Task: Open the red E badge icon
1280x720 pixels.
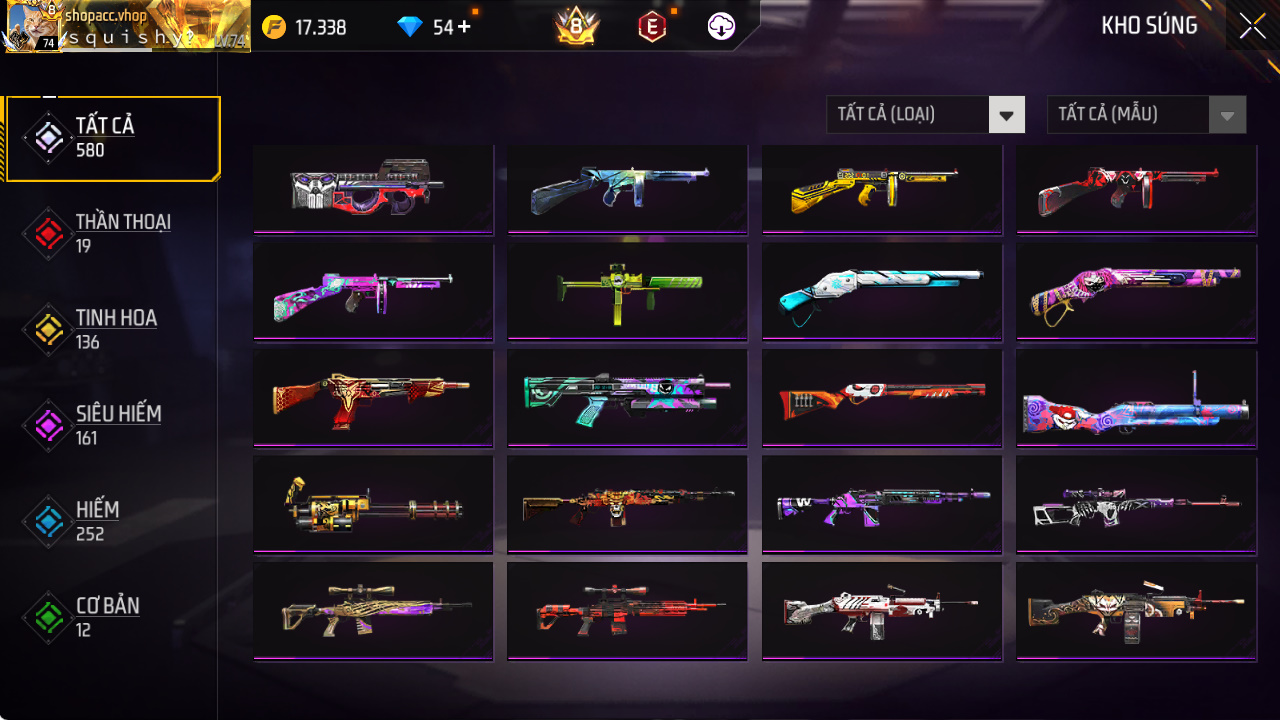Action: (x=651, y=27)
